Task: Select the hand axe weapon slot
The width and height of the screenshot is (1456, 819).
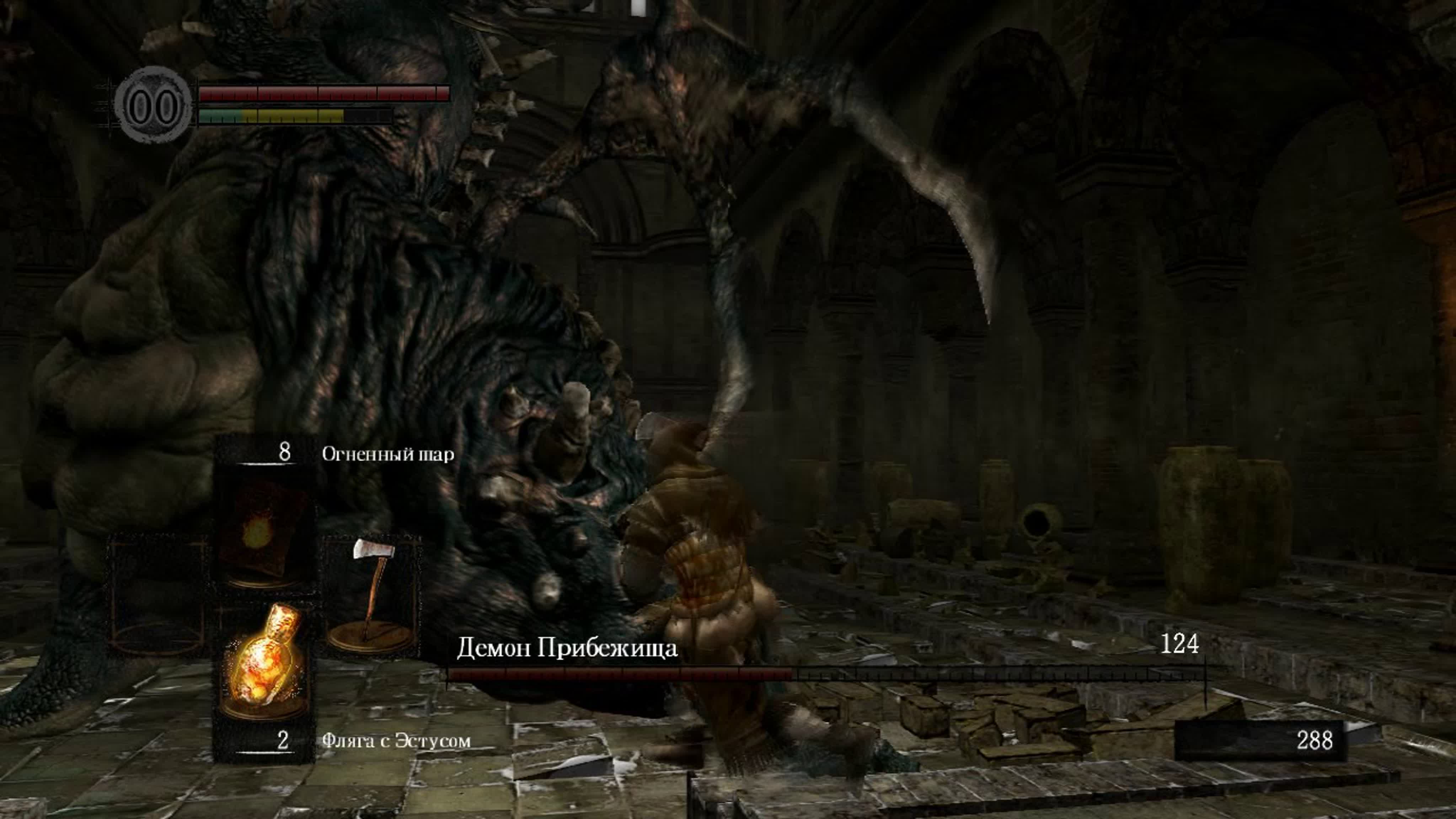Action: (371, 594)
